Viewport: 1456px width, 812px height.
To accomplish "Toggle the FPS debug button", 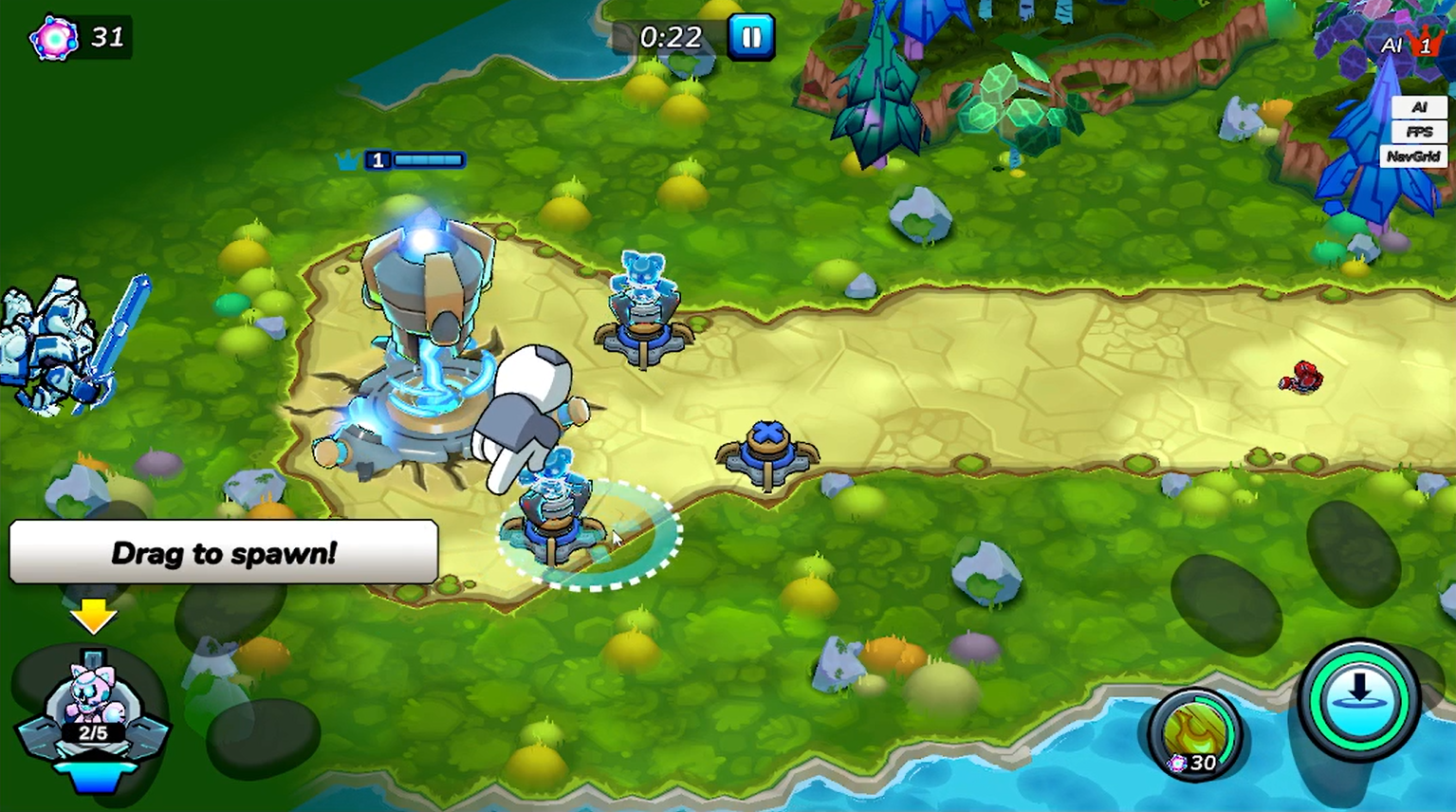I will pos(1418,132).
